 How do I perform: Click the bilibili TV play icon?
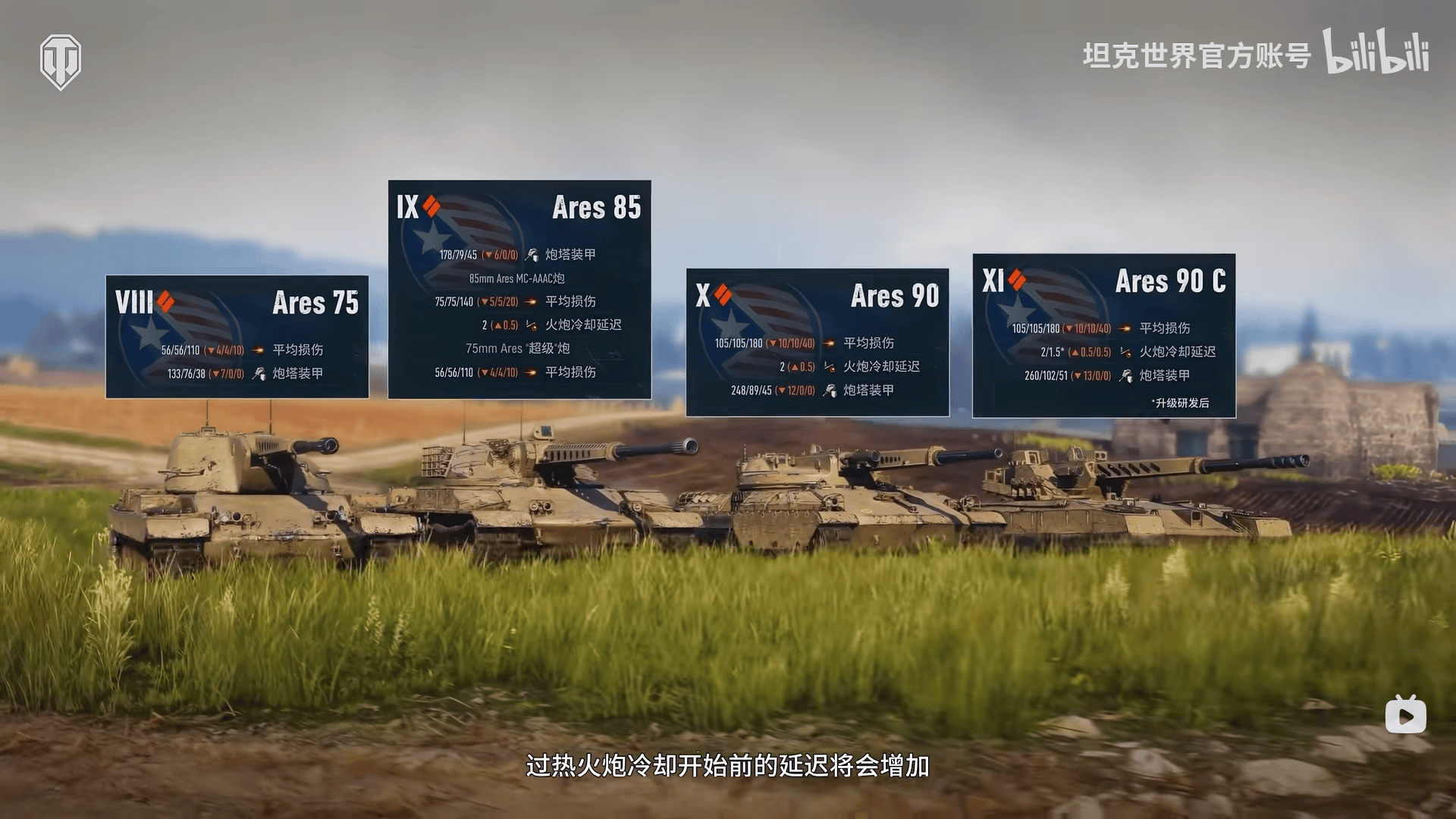[1405, 715]
